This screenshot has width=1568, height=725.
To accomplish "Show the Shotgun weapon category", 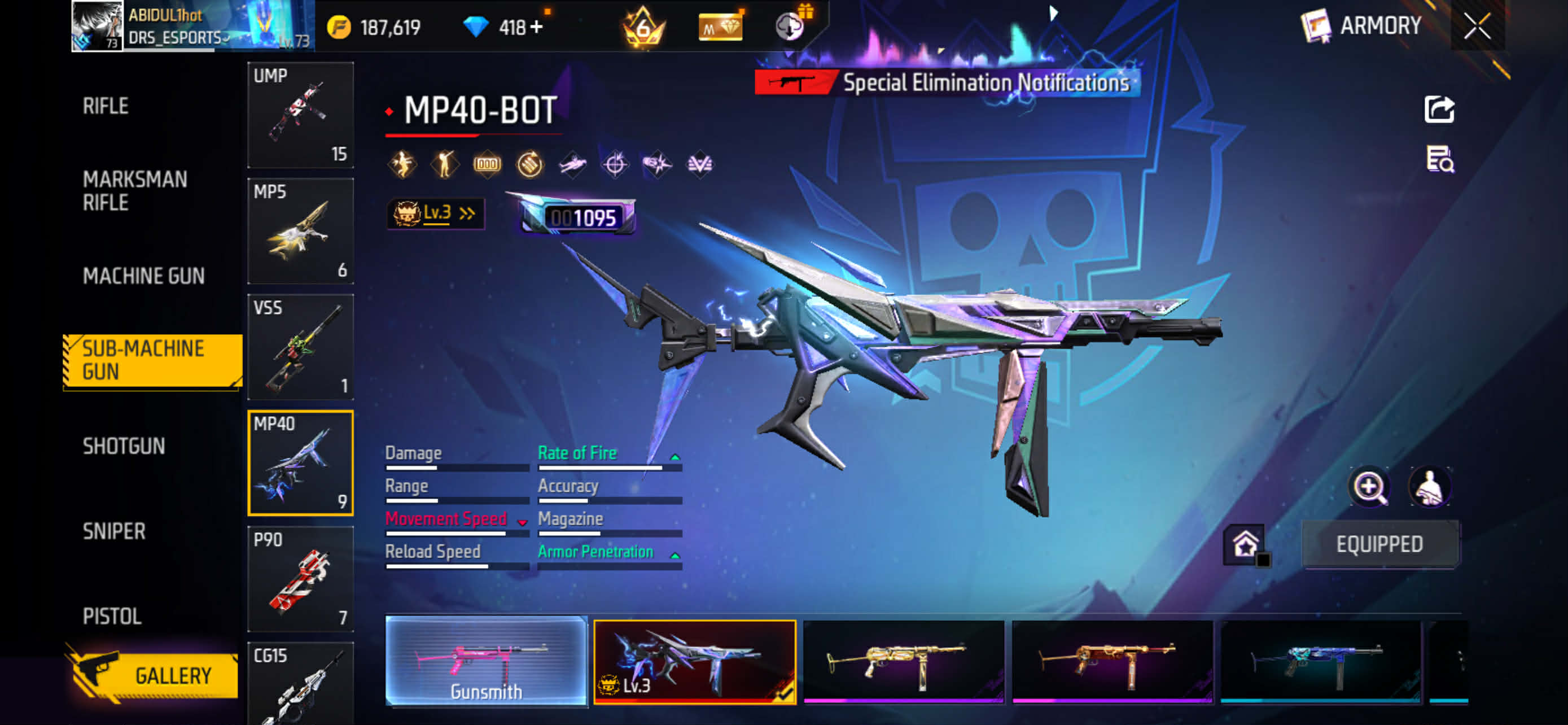I will coord(124,446).
